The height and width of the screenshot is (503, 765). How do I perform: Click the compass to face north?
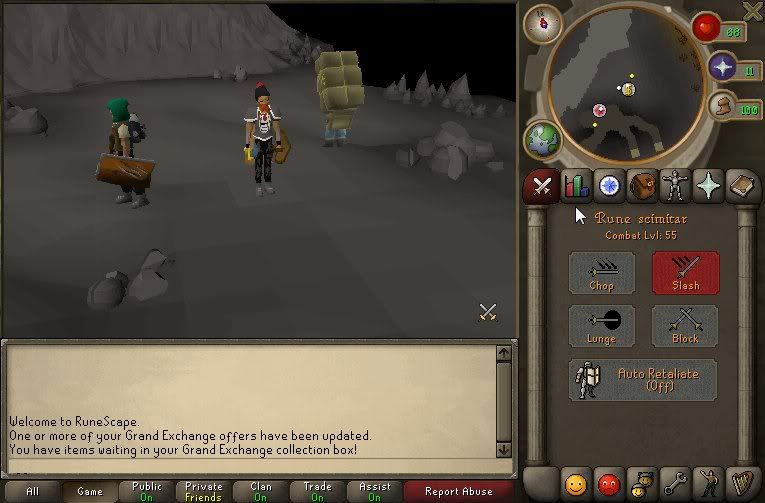pos(542,23)
